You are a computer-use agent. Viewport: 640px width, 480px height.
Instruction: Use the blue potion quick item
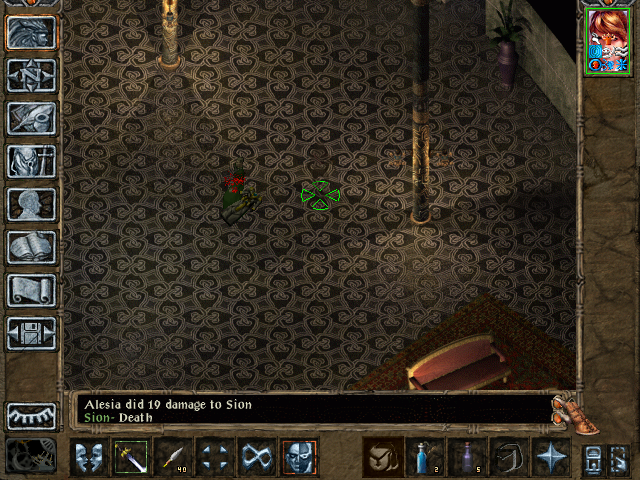[x=425, y=457]
